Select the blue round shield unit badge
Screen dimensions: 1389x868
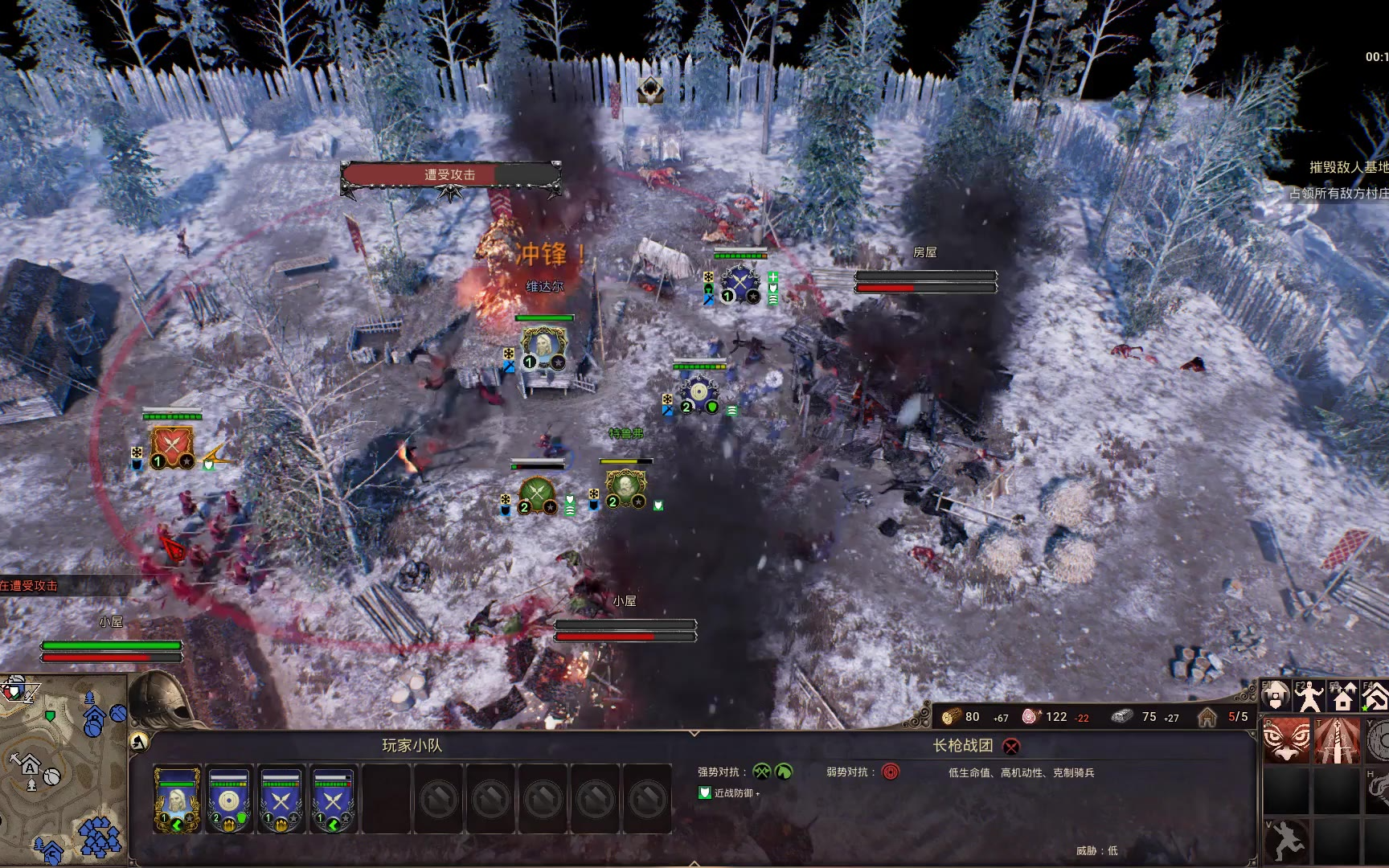click(699, 395)
